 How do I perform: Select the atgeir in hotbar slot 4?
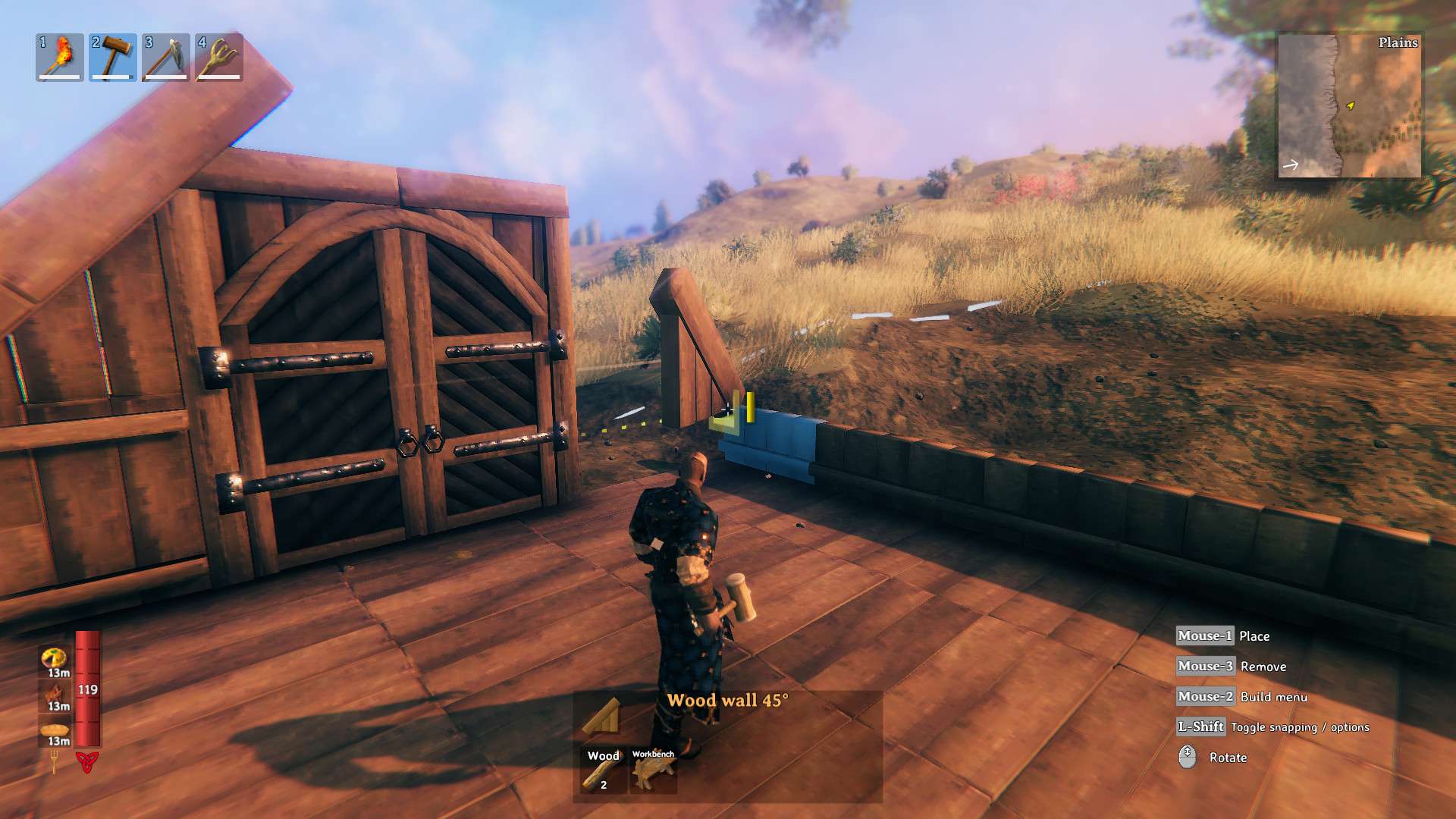[218, 55]
